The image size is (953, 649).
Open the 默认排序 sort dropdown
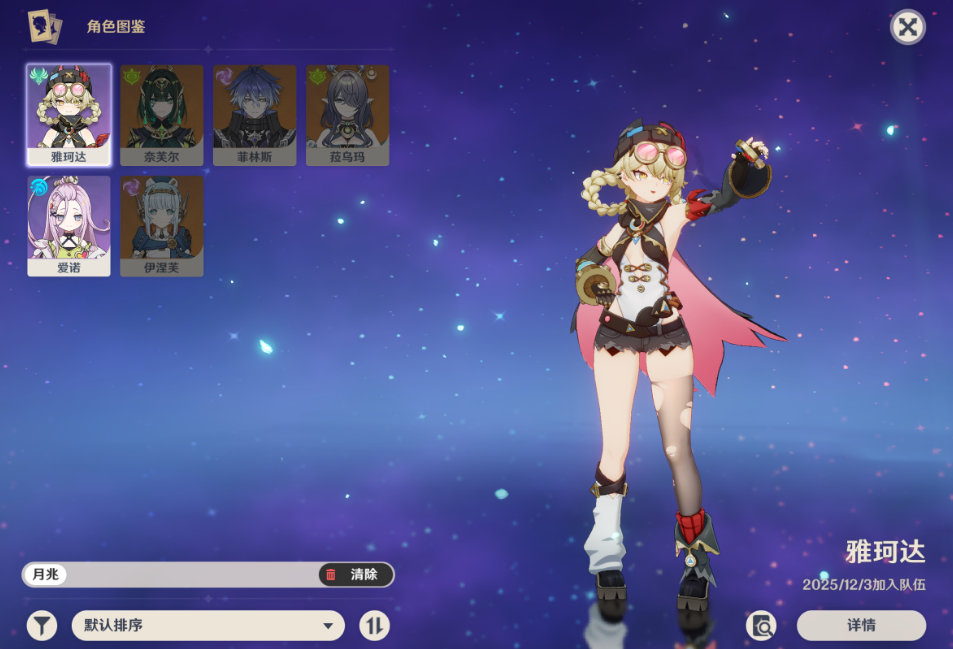point(208,626)
